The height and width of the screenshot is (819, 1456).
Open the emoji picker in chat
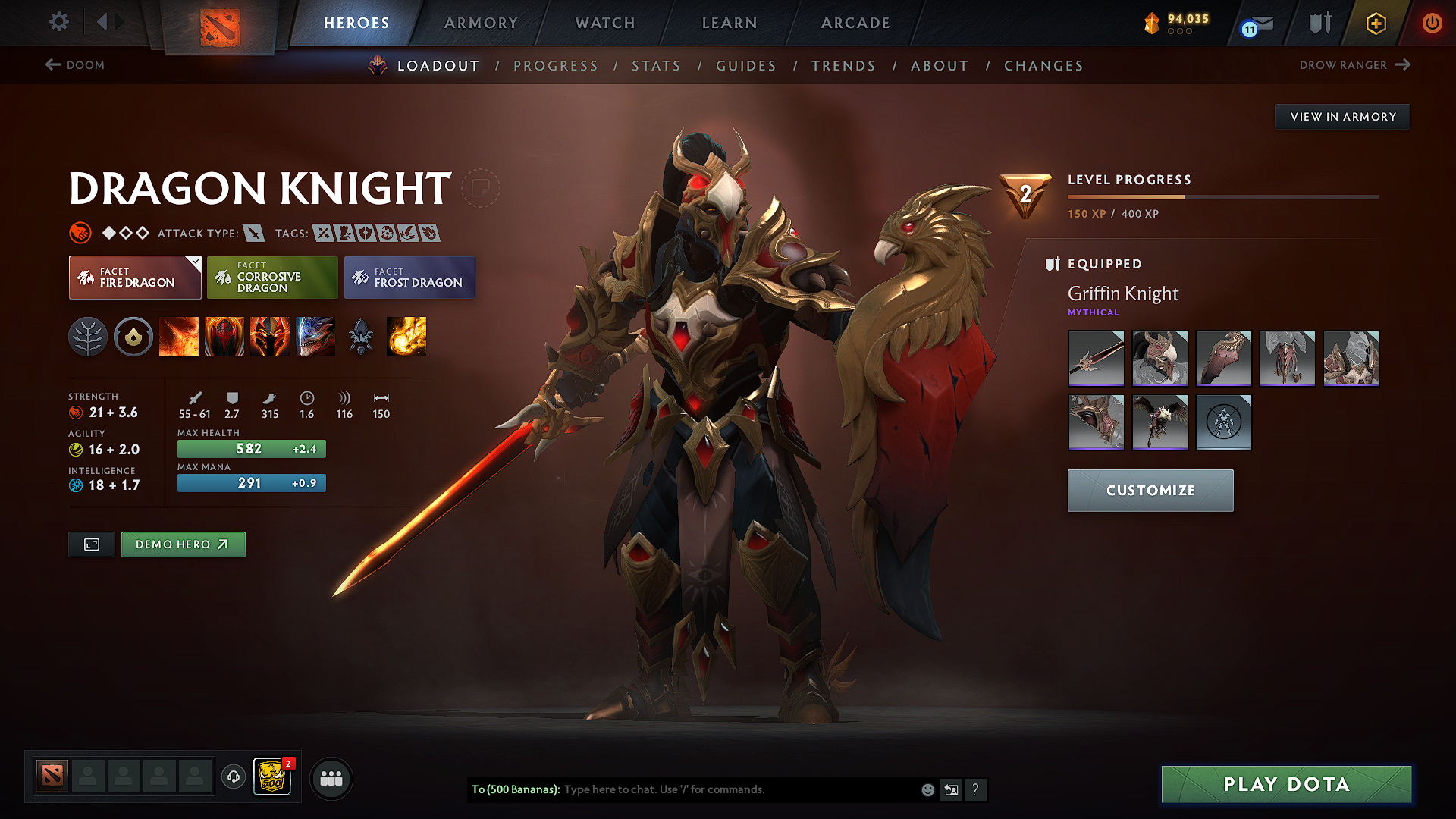click(x=927, y=789)
